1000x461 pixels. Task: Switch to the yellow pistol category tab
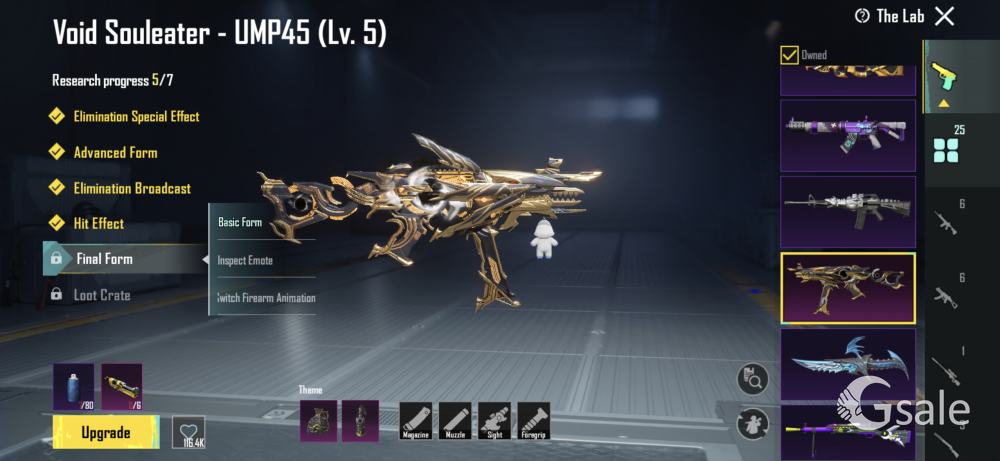(941, 75)
